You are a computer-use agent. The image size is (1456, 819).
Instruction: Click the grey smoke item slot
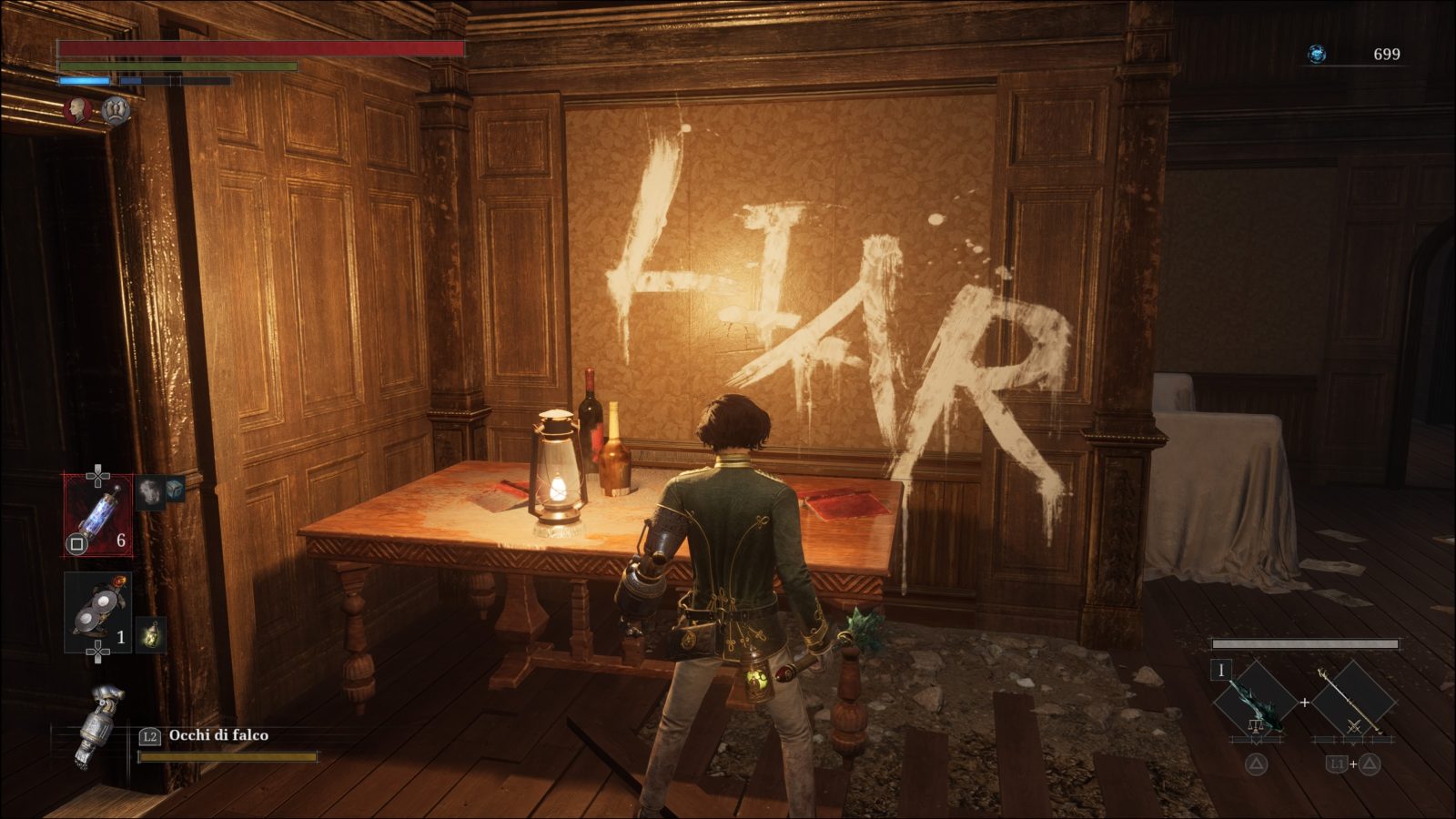(150, 492)
